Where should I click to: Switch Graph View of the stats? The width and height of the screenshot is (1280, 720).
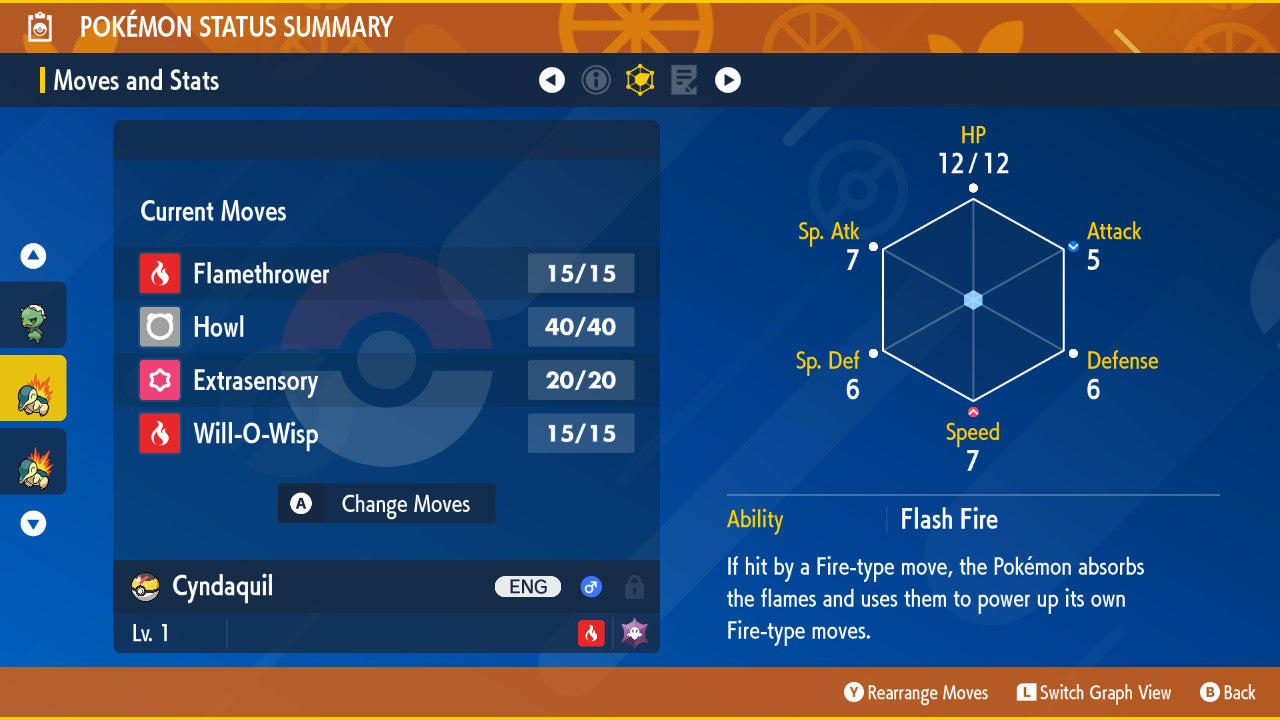[1094, 693]
